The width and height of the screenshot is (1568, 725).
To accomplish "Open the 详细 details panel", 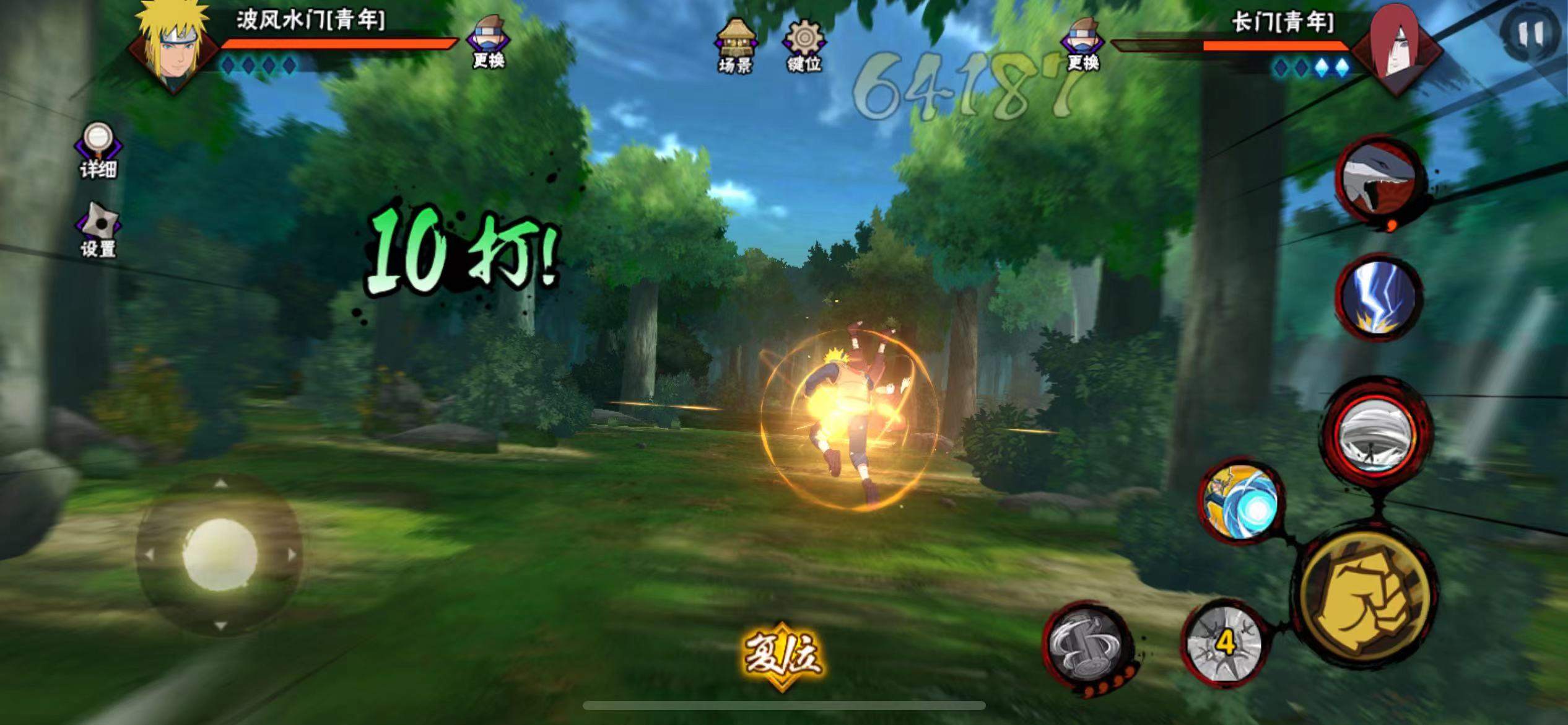I will [98, 151].
